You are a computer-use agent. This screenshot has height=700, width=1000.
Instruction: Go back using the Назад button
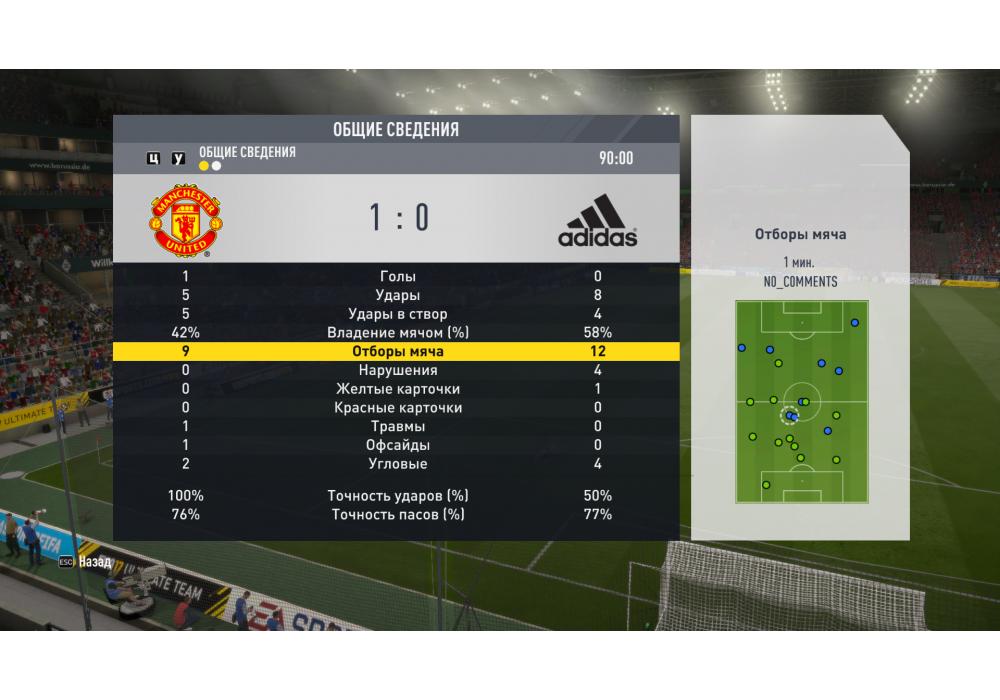click(x=87, y=562)
